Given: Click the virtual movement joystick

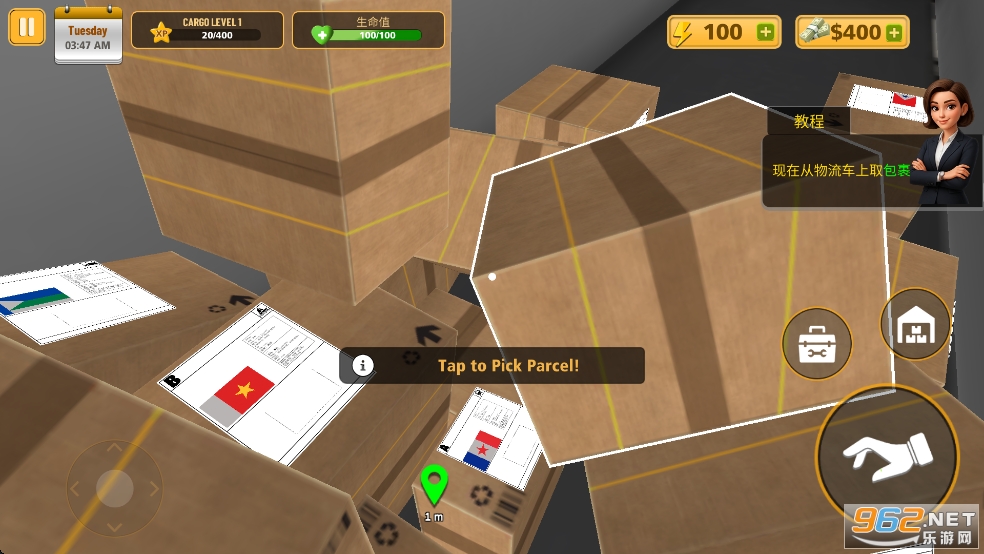Looking at the screenshot, I should point(114,488).
